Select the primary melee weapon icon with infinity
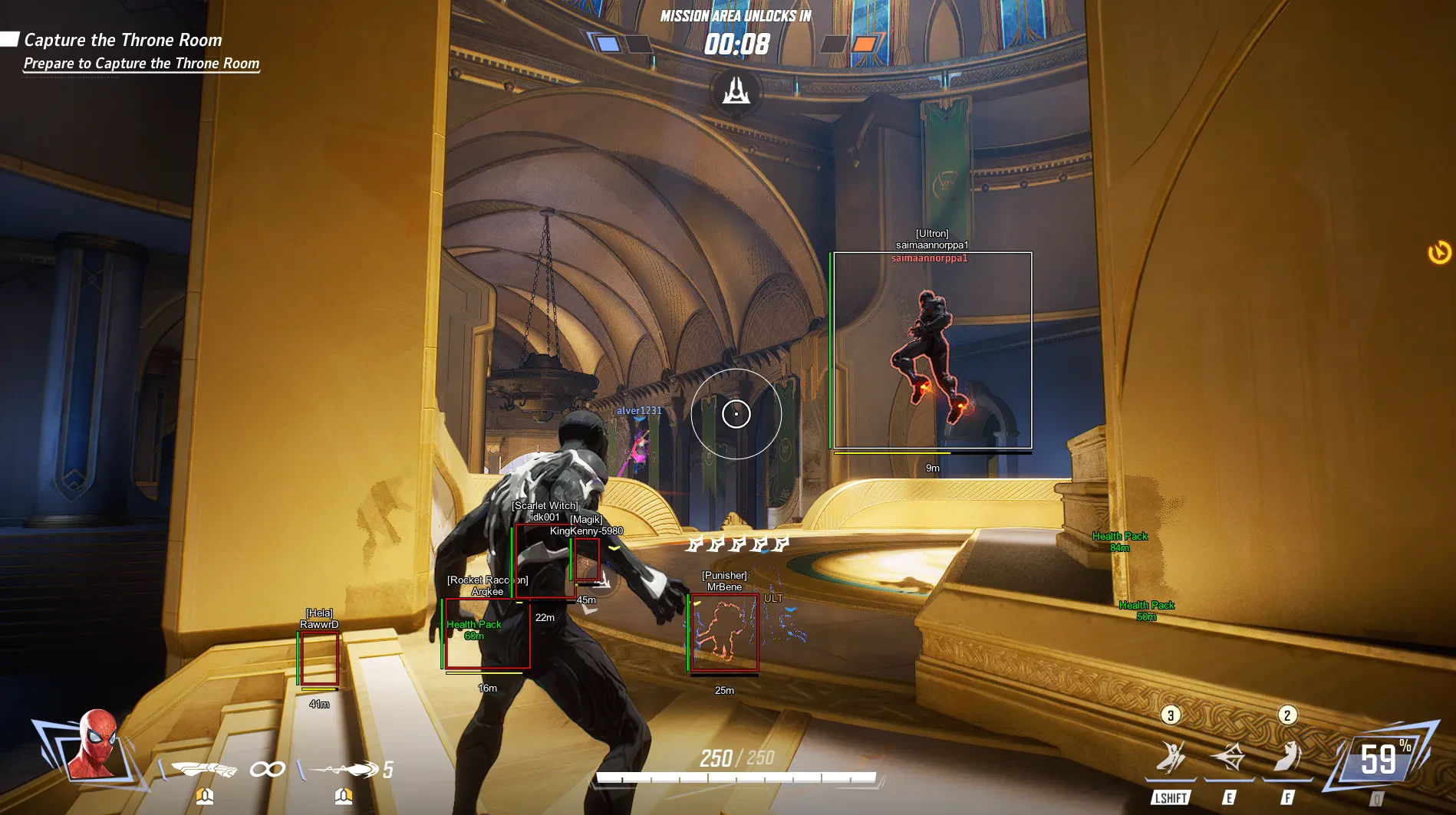The image size is (1456, 815). tap(204, 768)
